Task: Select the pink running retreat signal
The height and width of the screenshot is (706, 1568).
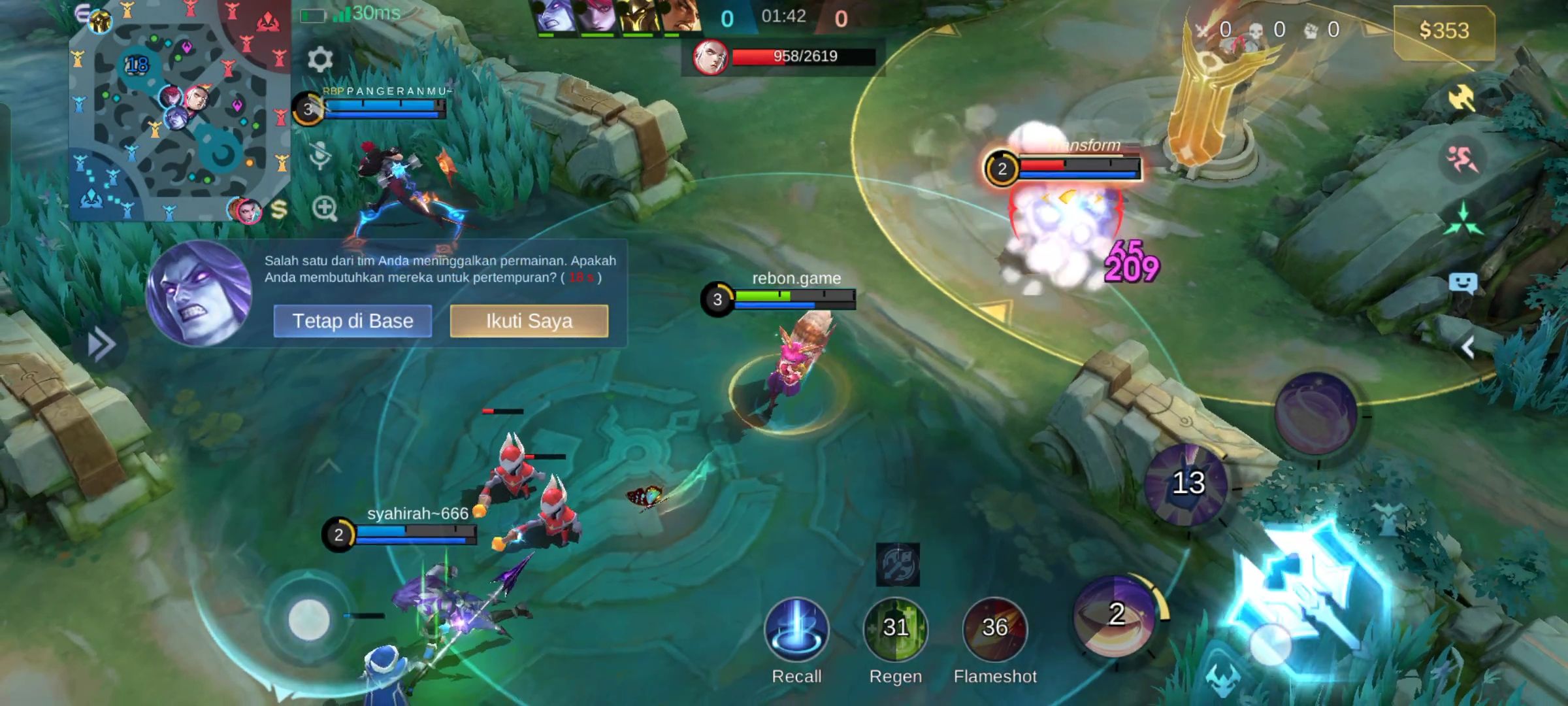Action: (1462, 159)
